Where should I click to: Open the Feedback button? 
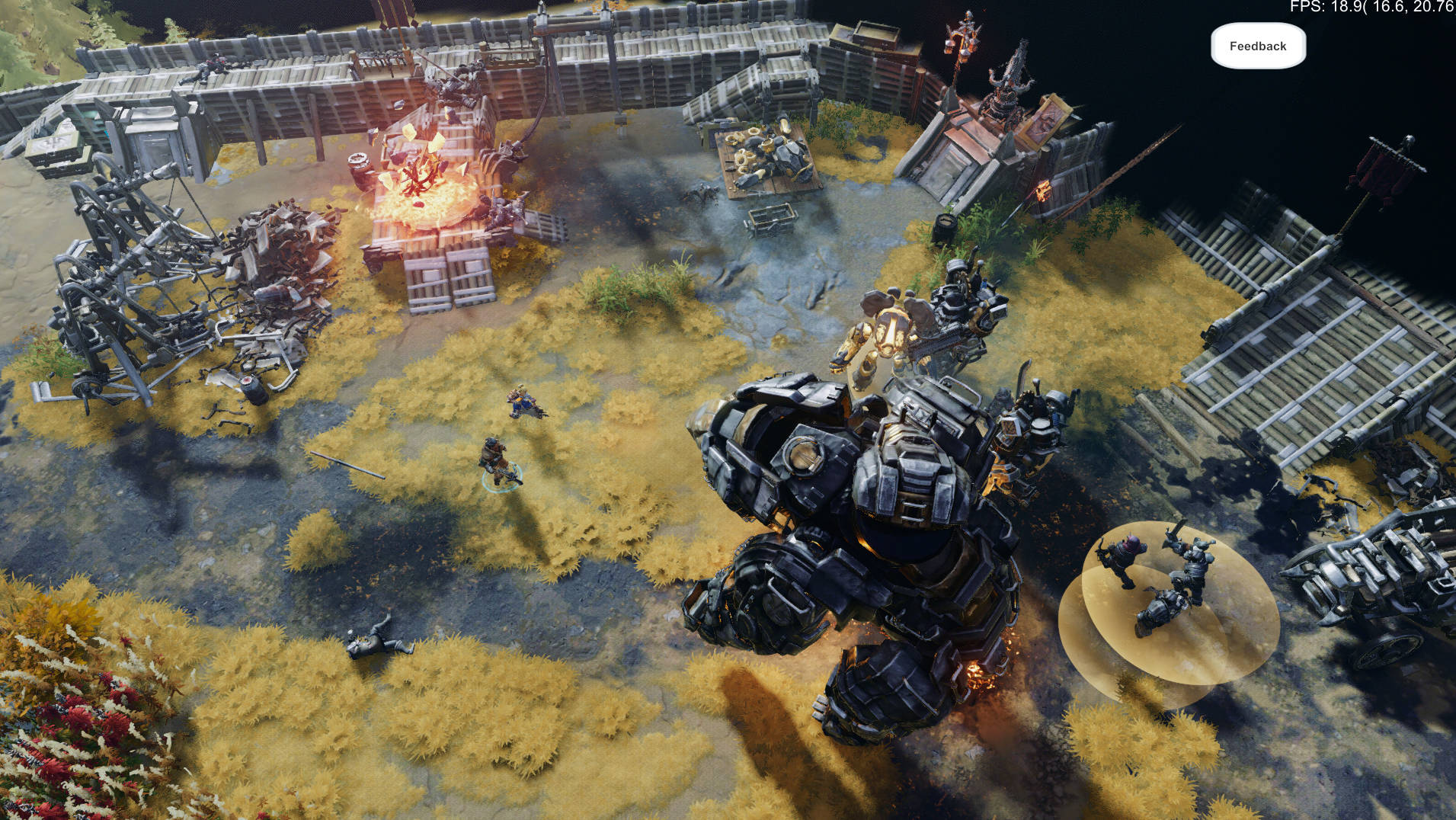tap(1258, 46)
